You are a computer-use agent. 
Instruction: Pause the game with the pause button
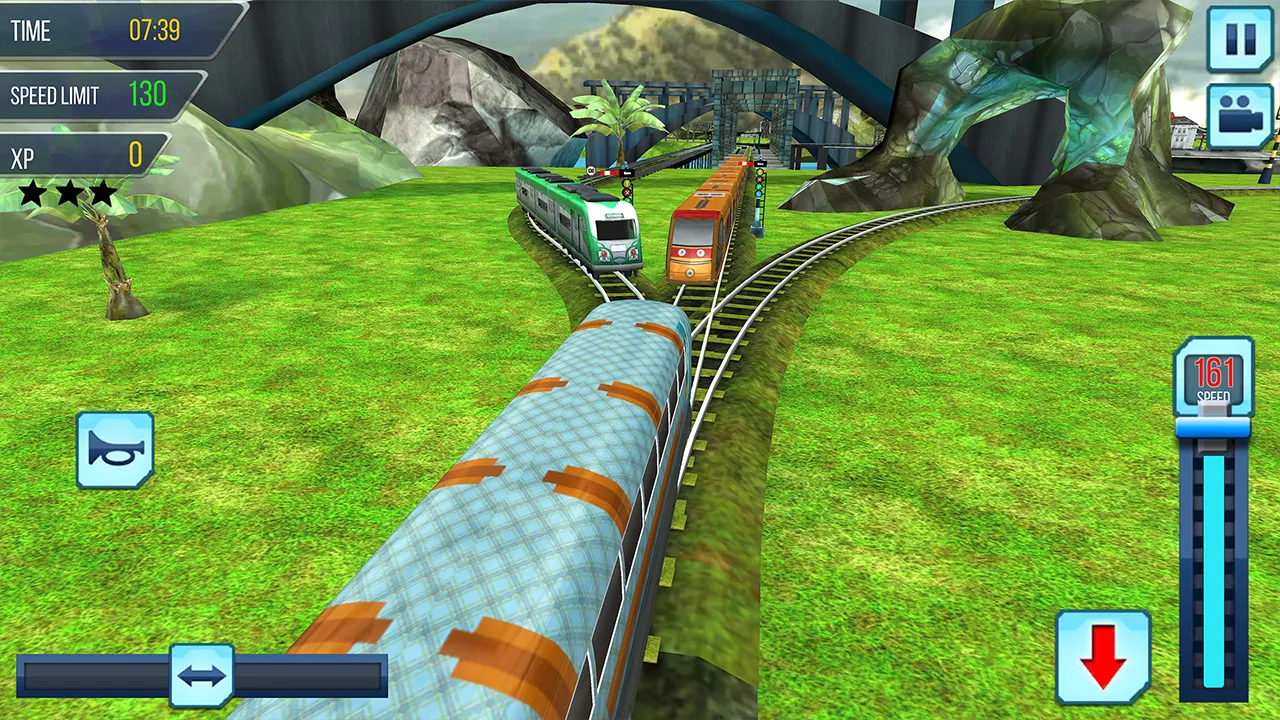pos(1240,40)
